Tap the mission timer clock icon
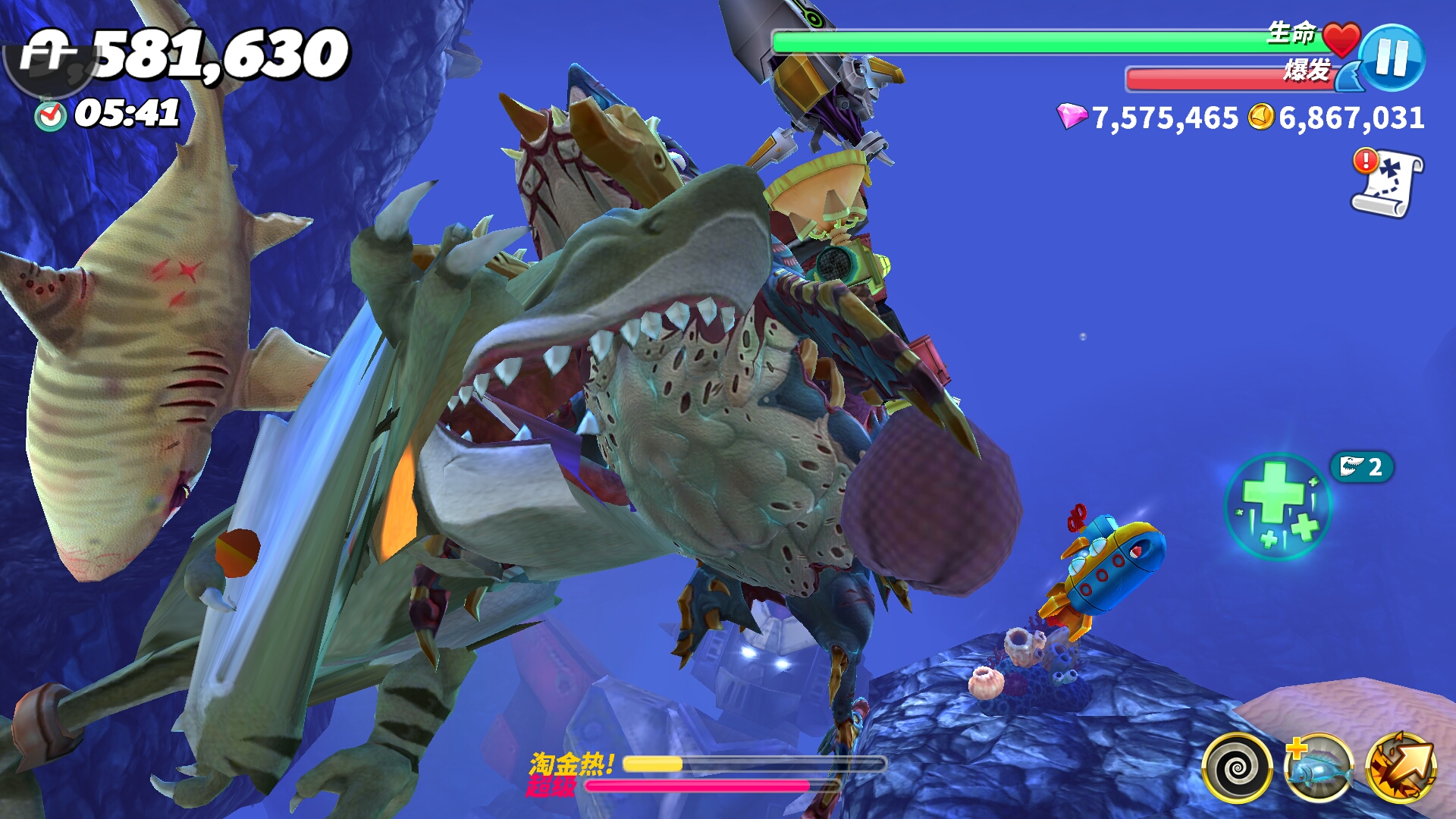Viewport: 1456px width, 819px height. click(51, 115)
